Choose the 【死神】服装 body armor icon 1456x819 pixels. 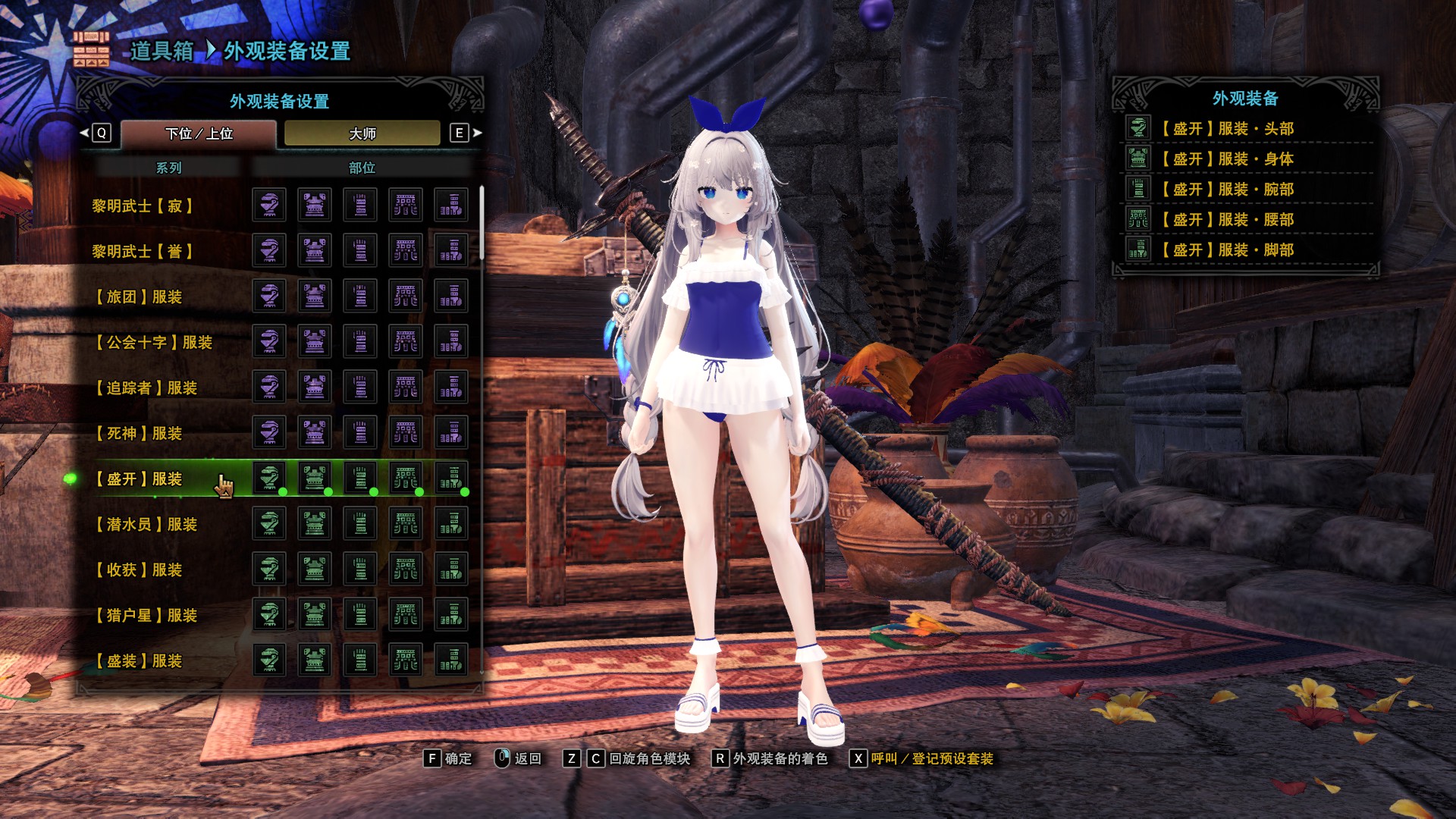315,432
